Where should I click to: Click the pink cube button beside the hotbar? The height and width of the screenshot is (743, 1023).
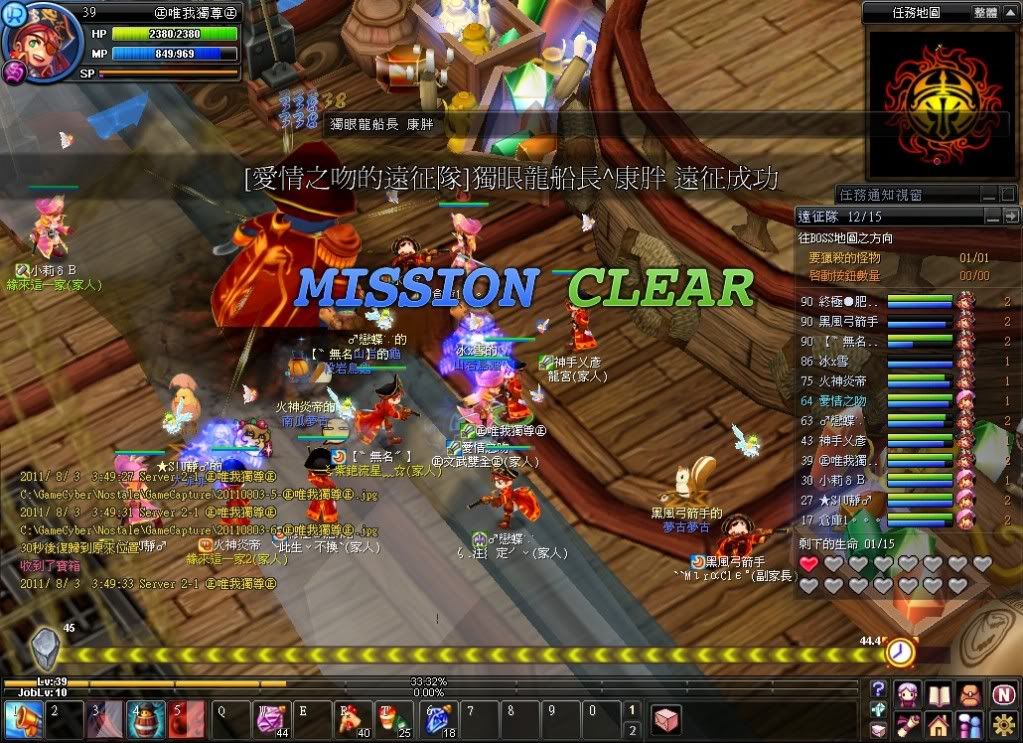click(667, 719)
